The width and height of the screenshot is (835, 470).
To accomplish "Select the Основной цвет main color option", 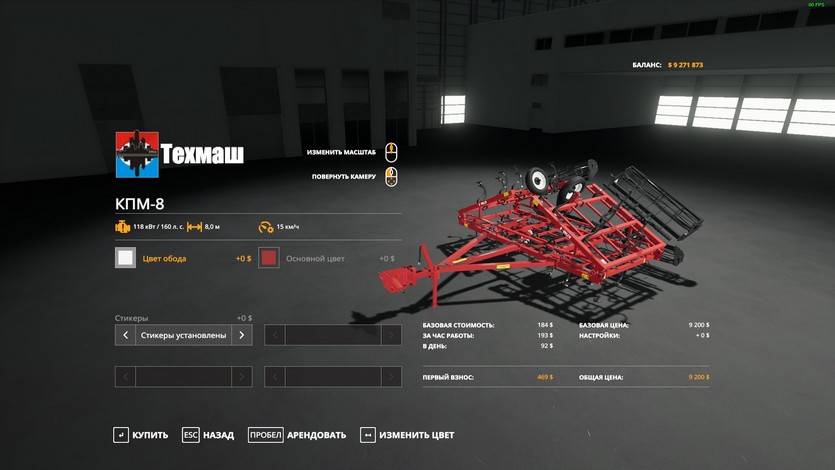I will point(269,258).
